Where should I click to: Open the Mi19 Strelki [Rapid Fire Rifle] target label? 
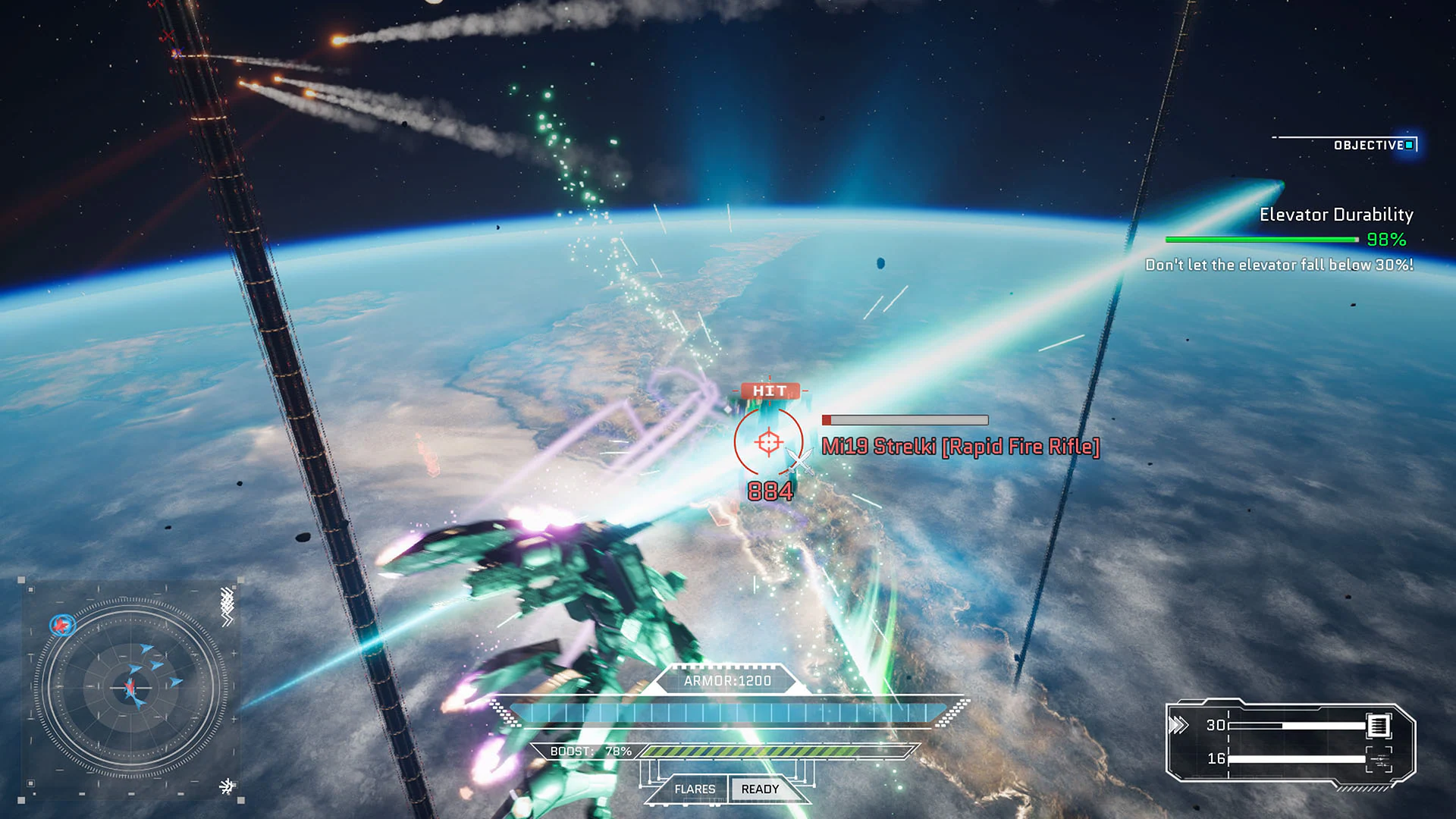(961, 447)
